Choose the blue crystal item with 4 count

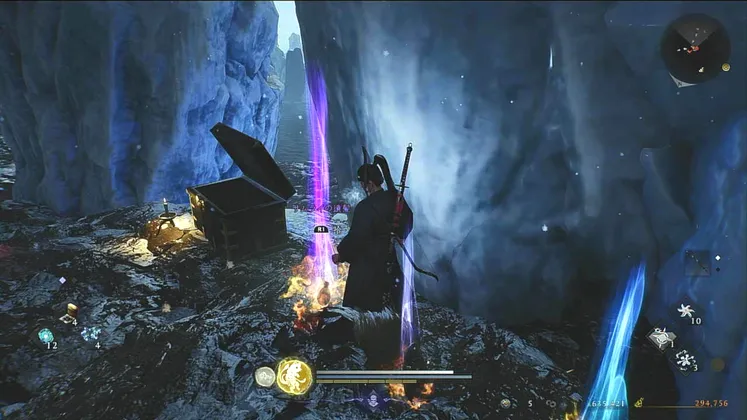(91, 334)
